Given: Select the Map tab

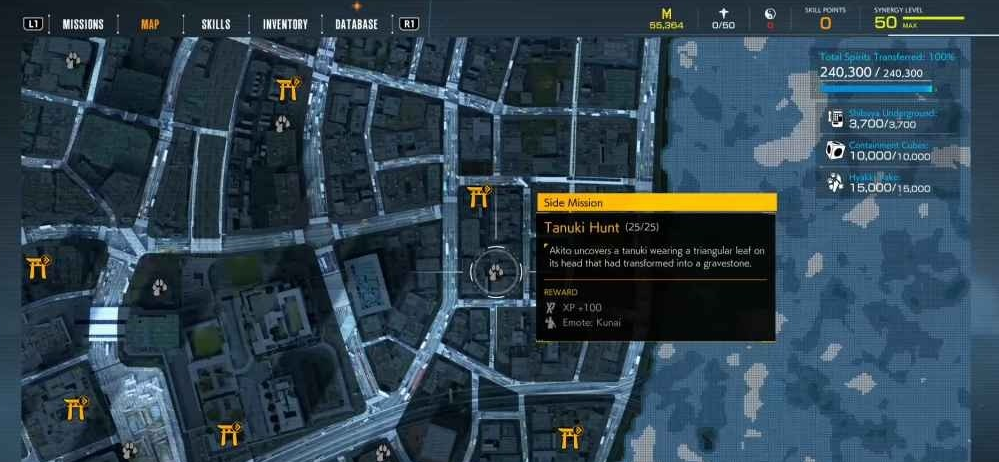Looking at the screenshot, I should (x=150, y=24).
